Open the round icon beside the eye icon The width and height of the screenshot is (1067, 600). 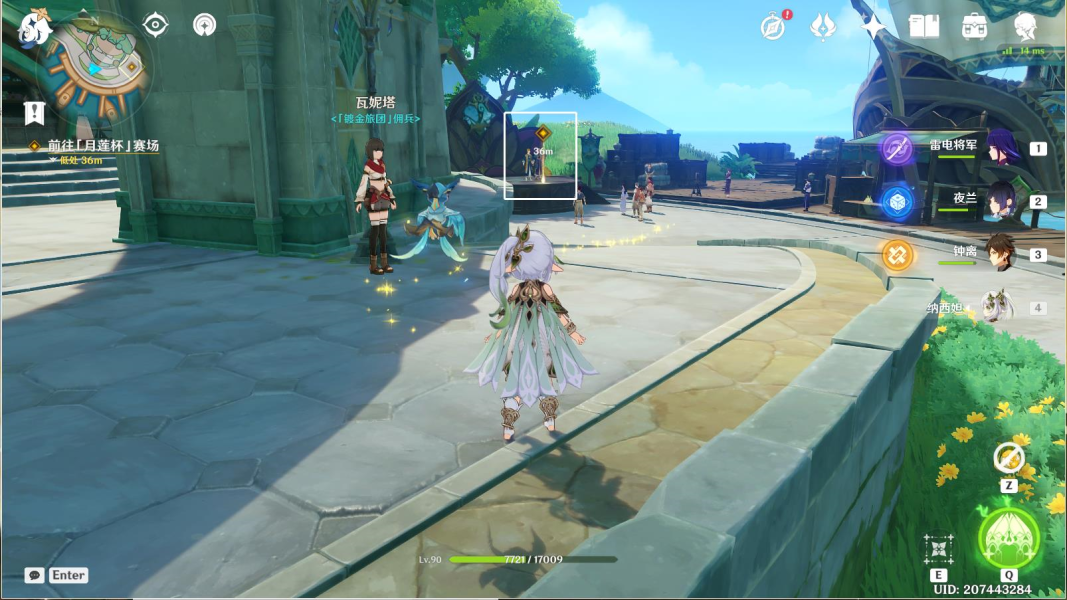coord(204,25)
